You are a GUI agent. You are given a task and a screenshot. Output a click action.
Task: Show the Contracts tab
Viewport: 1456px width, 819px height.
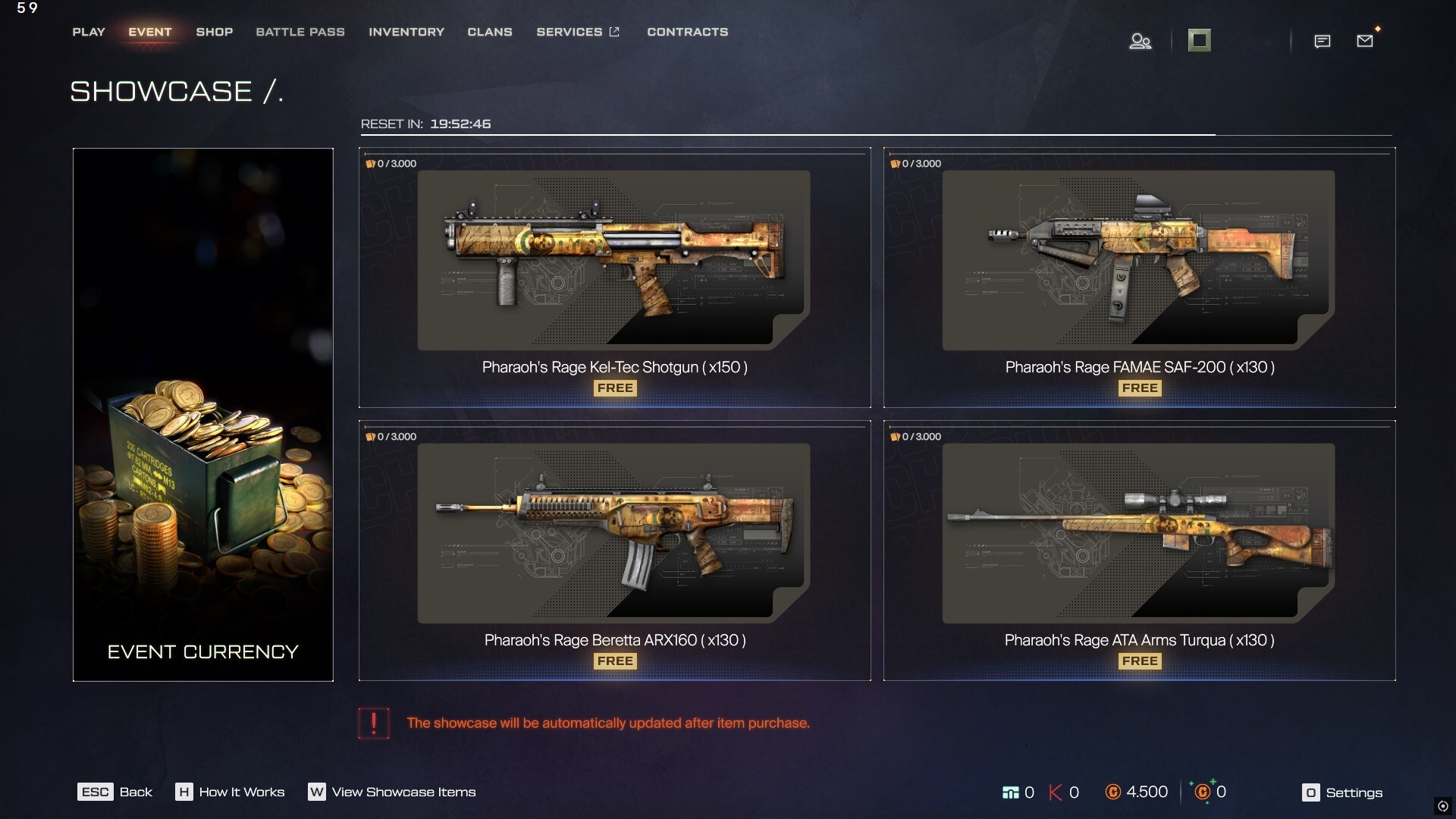pyautogui.click(x=687, y=32)
